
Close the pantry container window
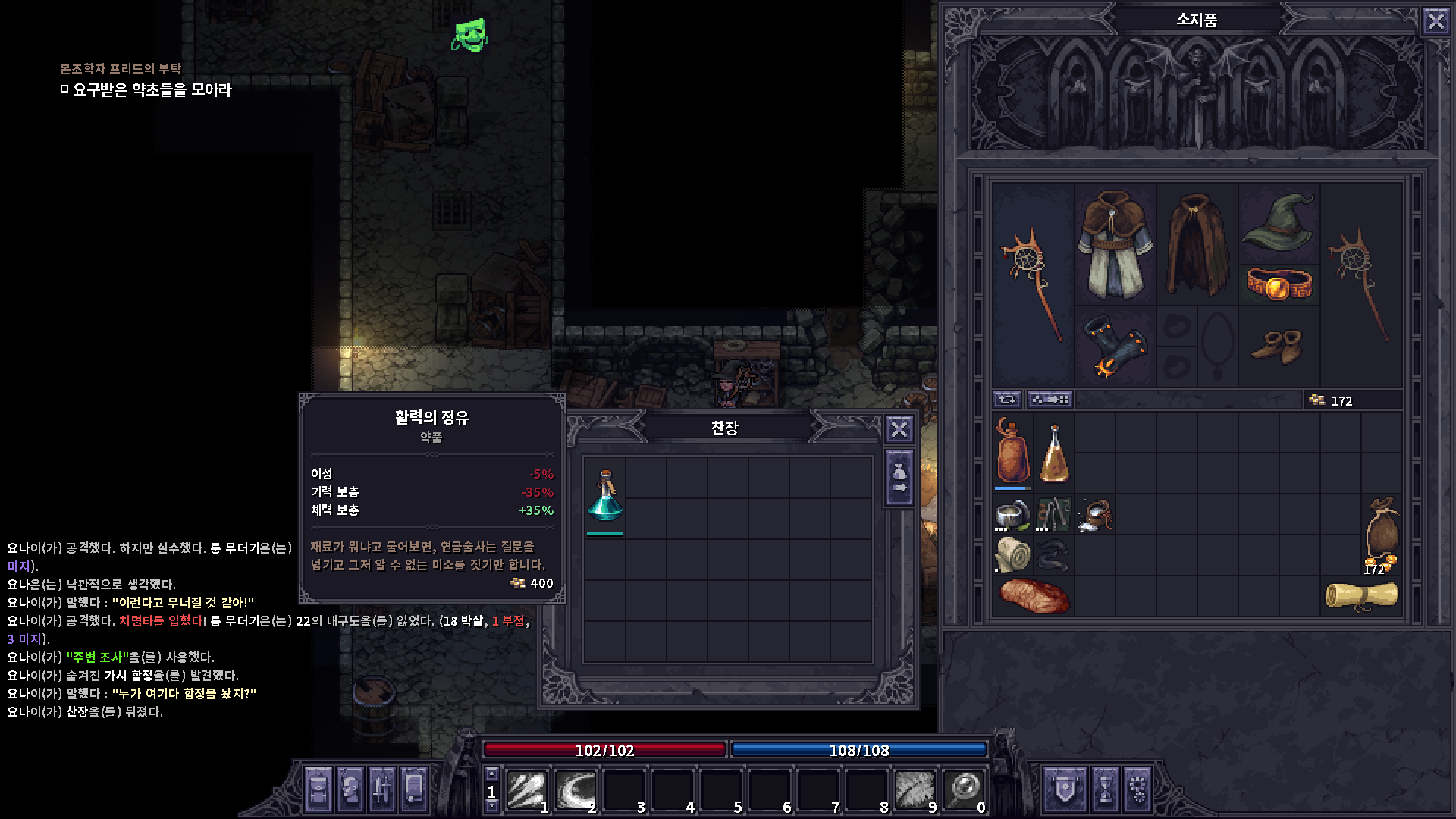click(x=899, y=429)
